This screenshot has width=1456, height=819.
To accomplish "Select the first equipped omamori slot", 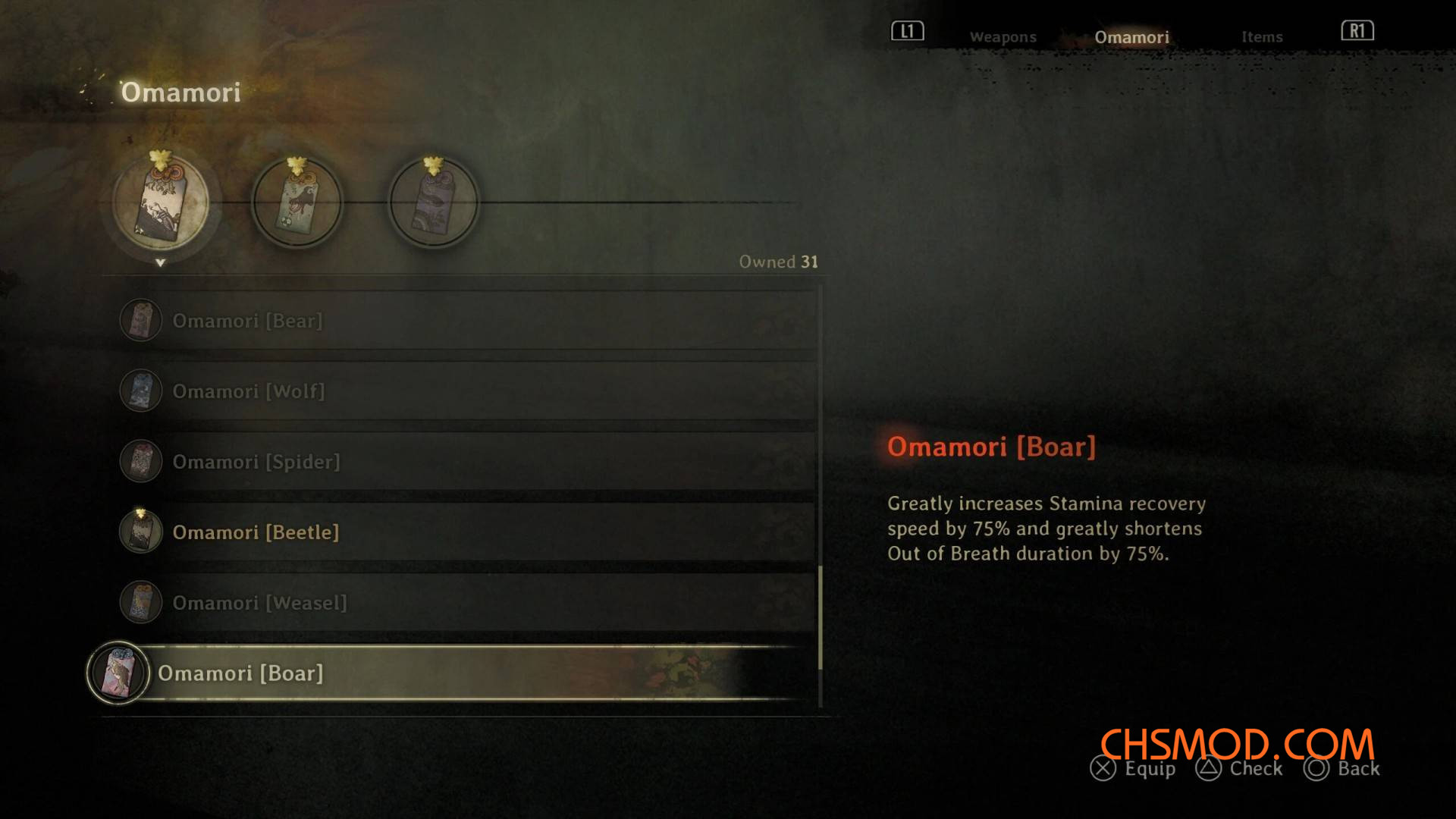I will (x=161, y=202).
